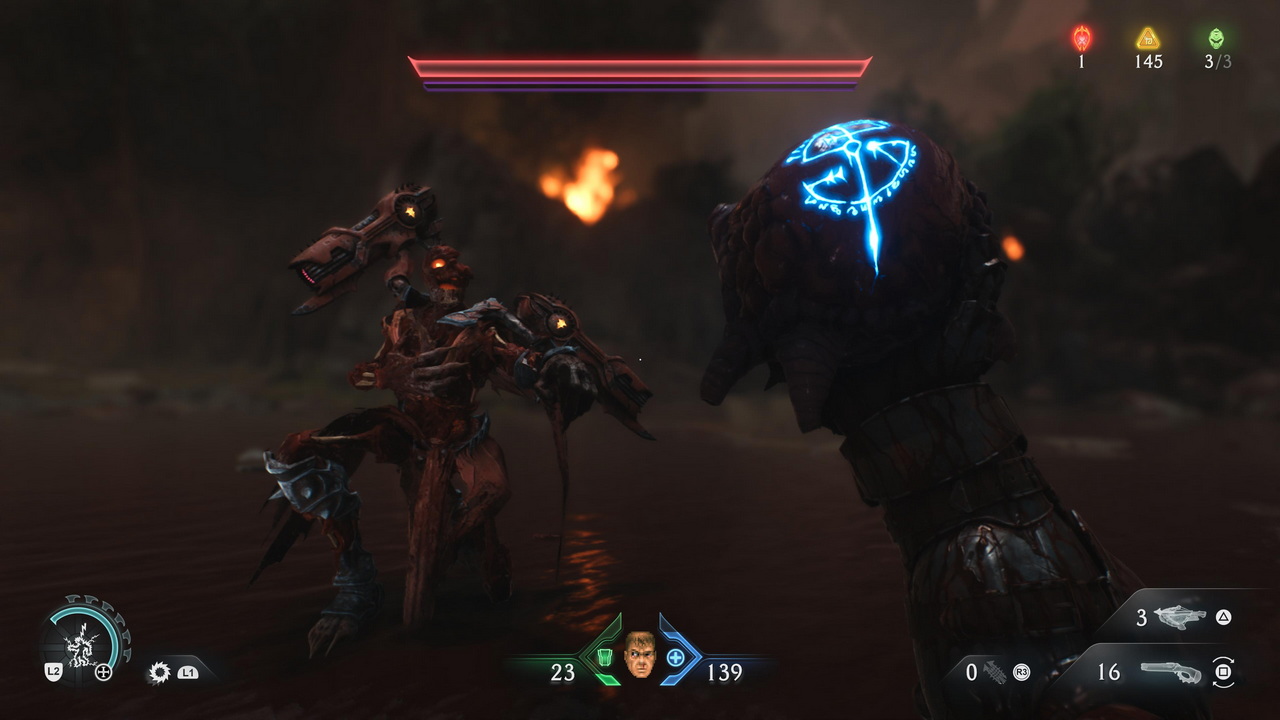This screenshot has height=720, width=1280.
Task: Select the red demonic essence icon
Action: [x=1082, y=38]
